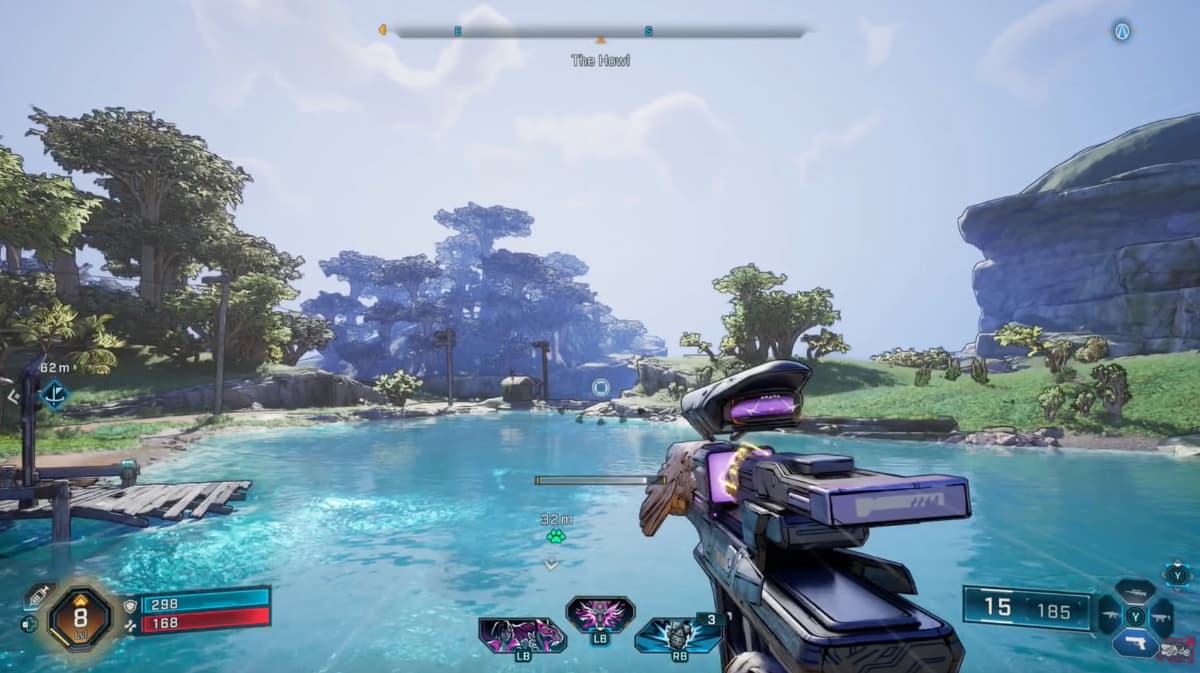
Task: Click the red pixelated icon beside the pistol
Action: point(1176,650)
